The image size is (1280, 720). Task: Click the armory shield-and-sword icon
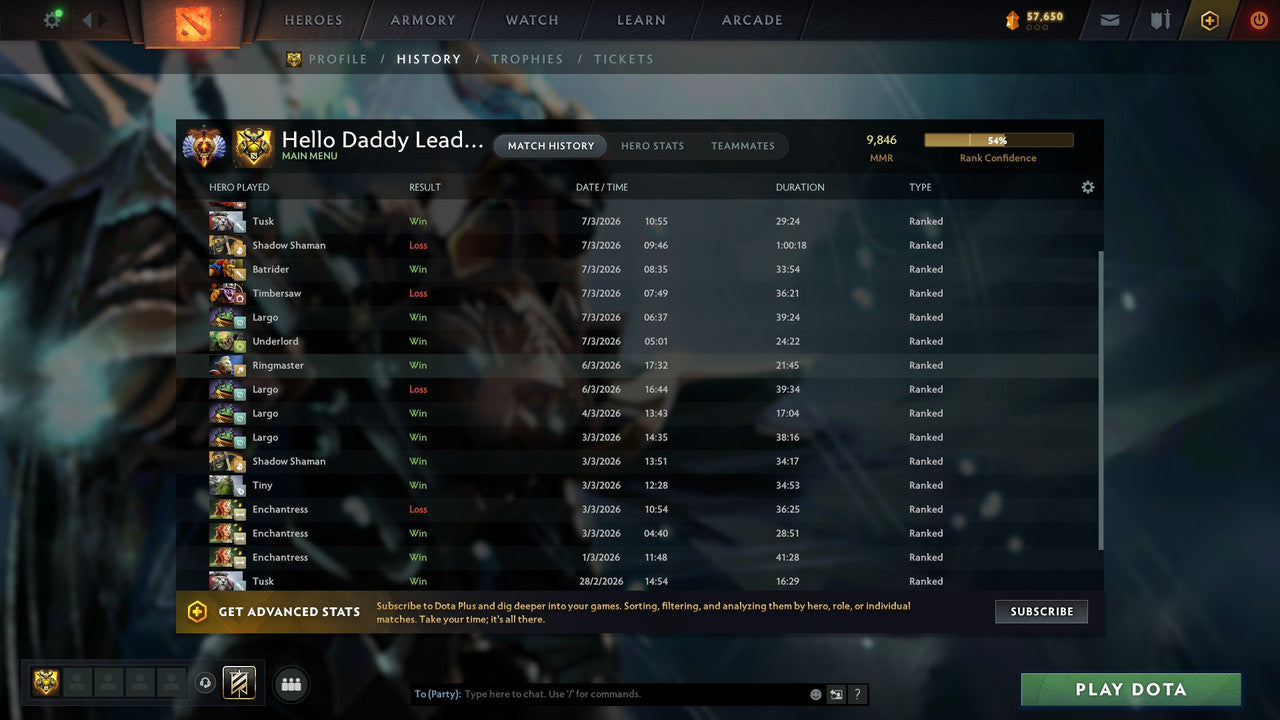pyautogui.click(x=1159, y=19)
